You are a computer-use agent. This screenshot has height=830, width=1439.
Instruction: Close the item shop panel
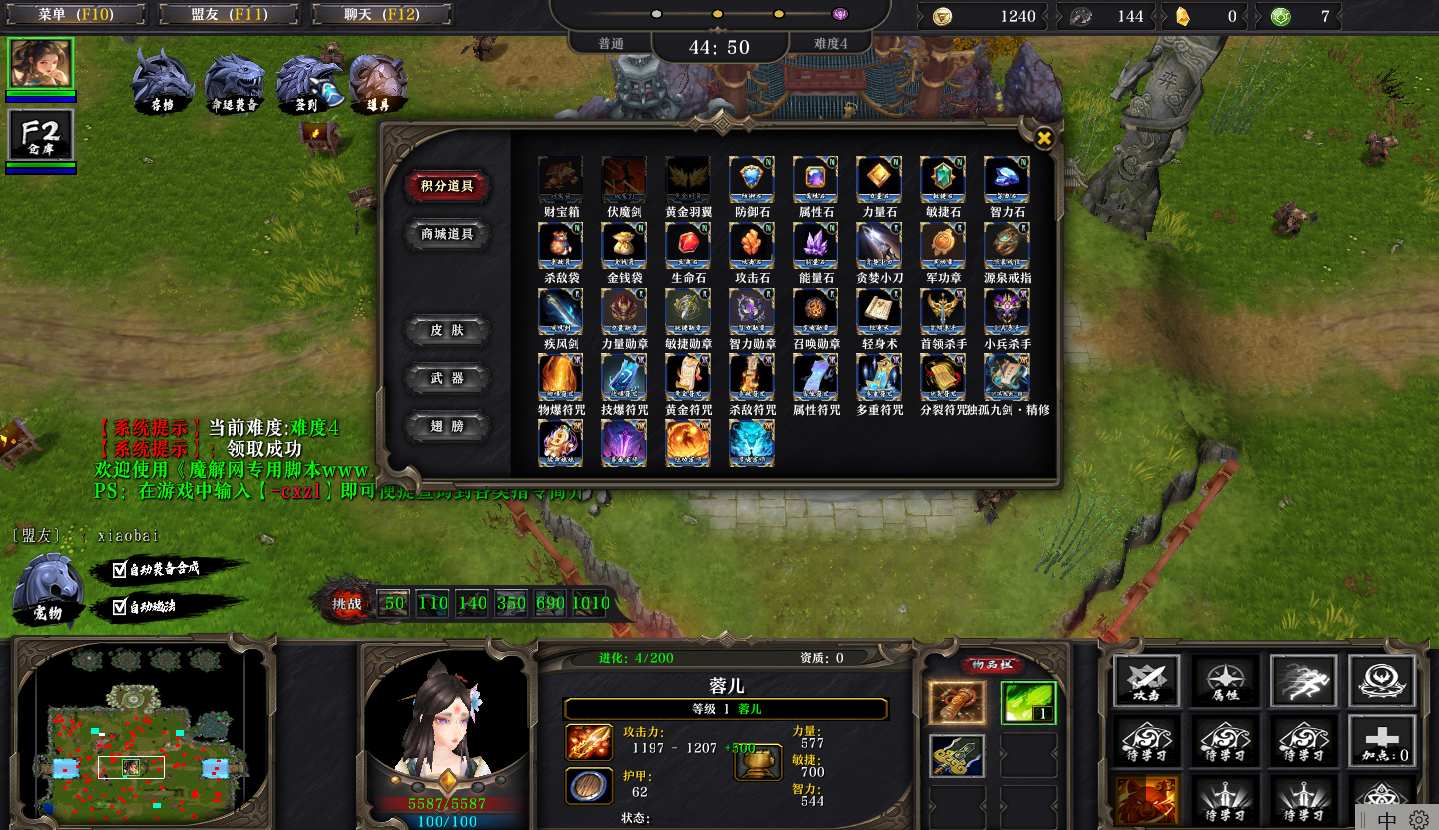[x=1043, y=138]
